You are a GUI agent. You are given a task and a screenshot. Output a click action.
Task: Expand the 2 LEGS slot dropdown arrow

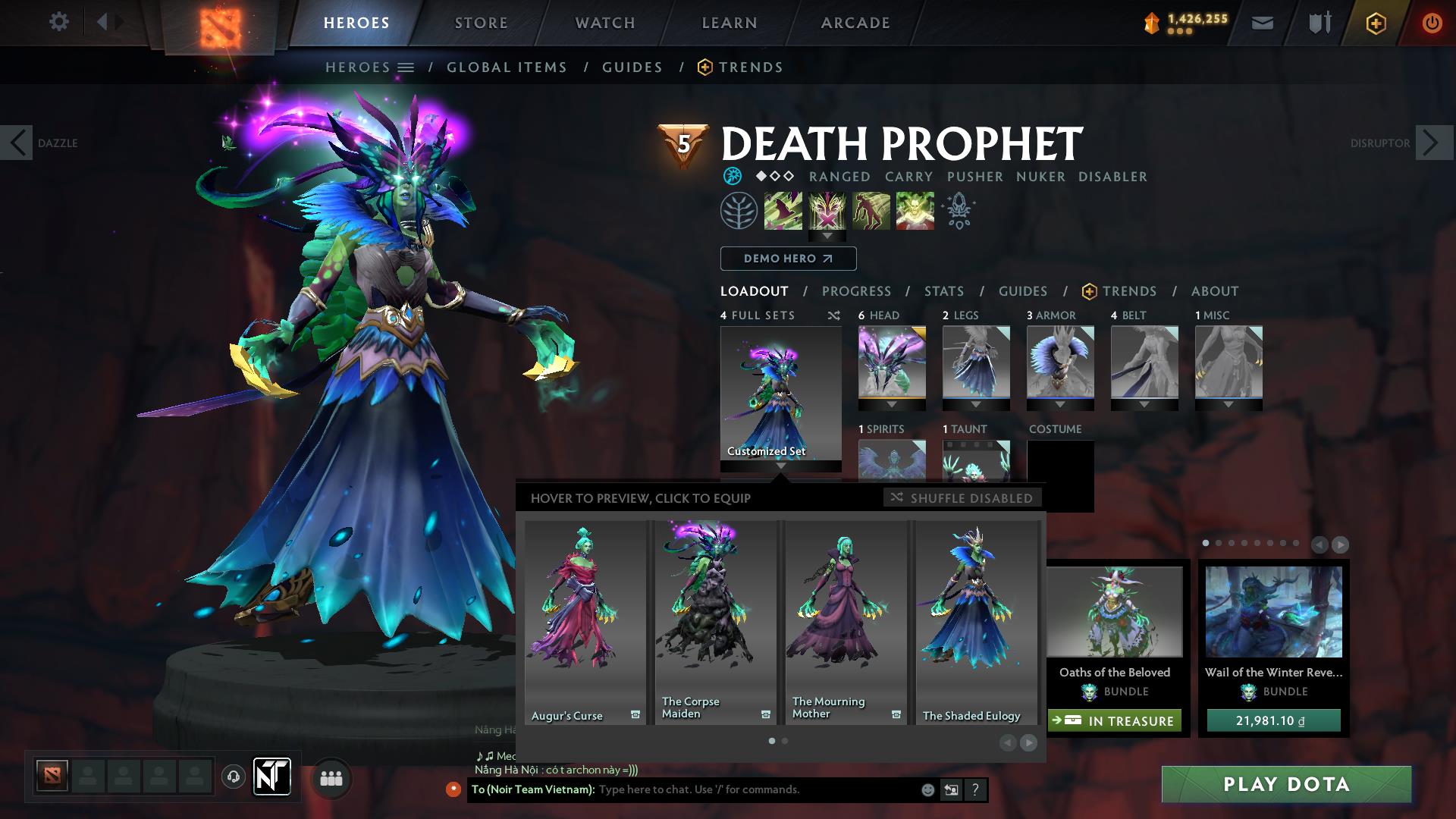point(977,403)
